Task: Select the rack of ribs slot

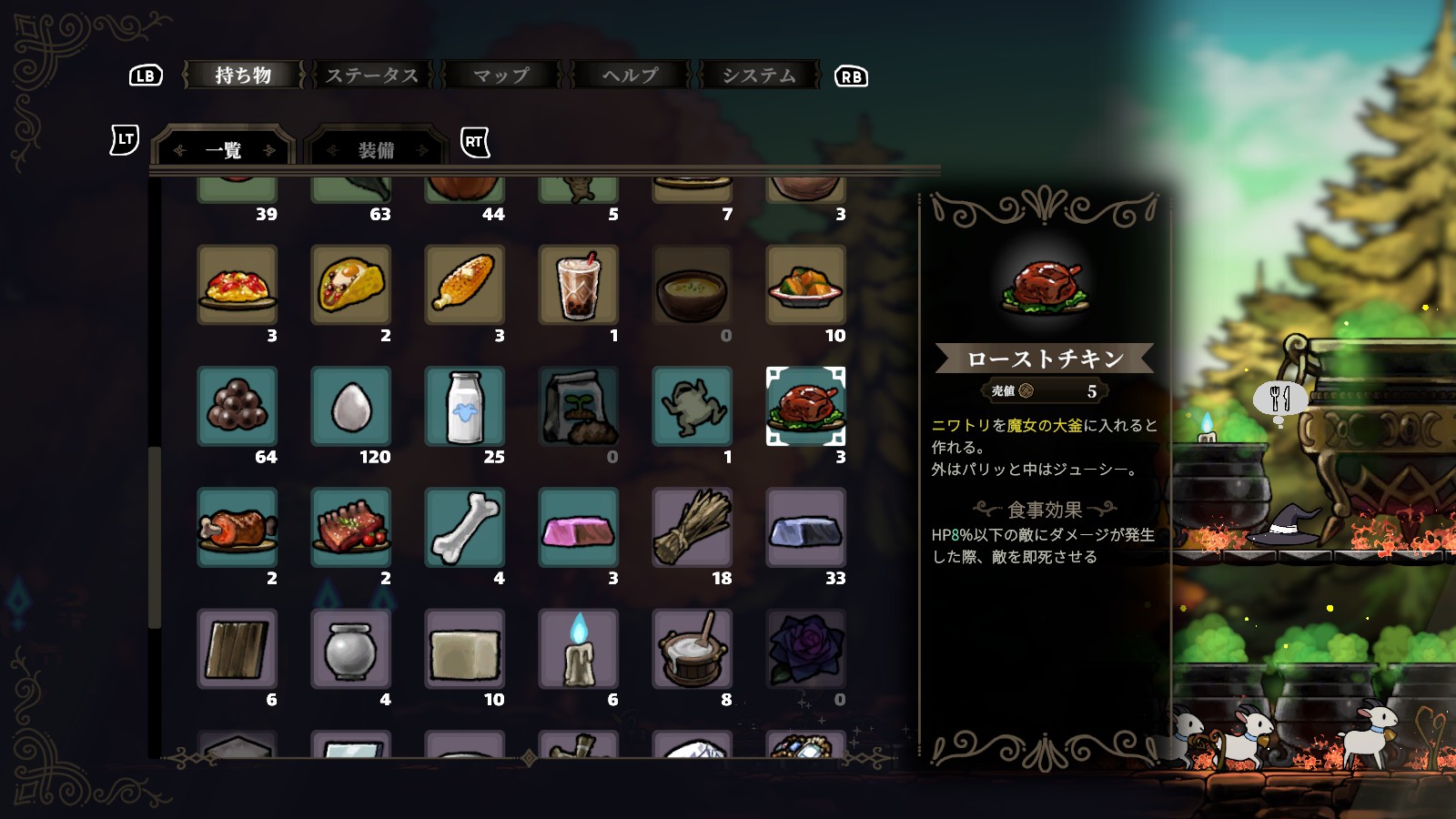Action: (x=350, y=527)
